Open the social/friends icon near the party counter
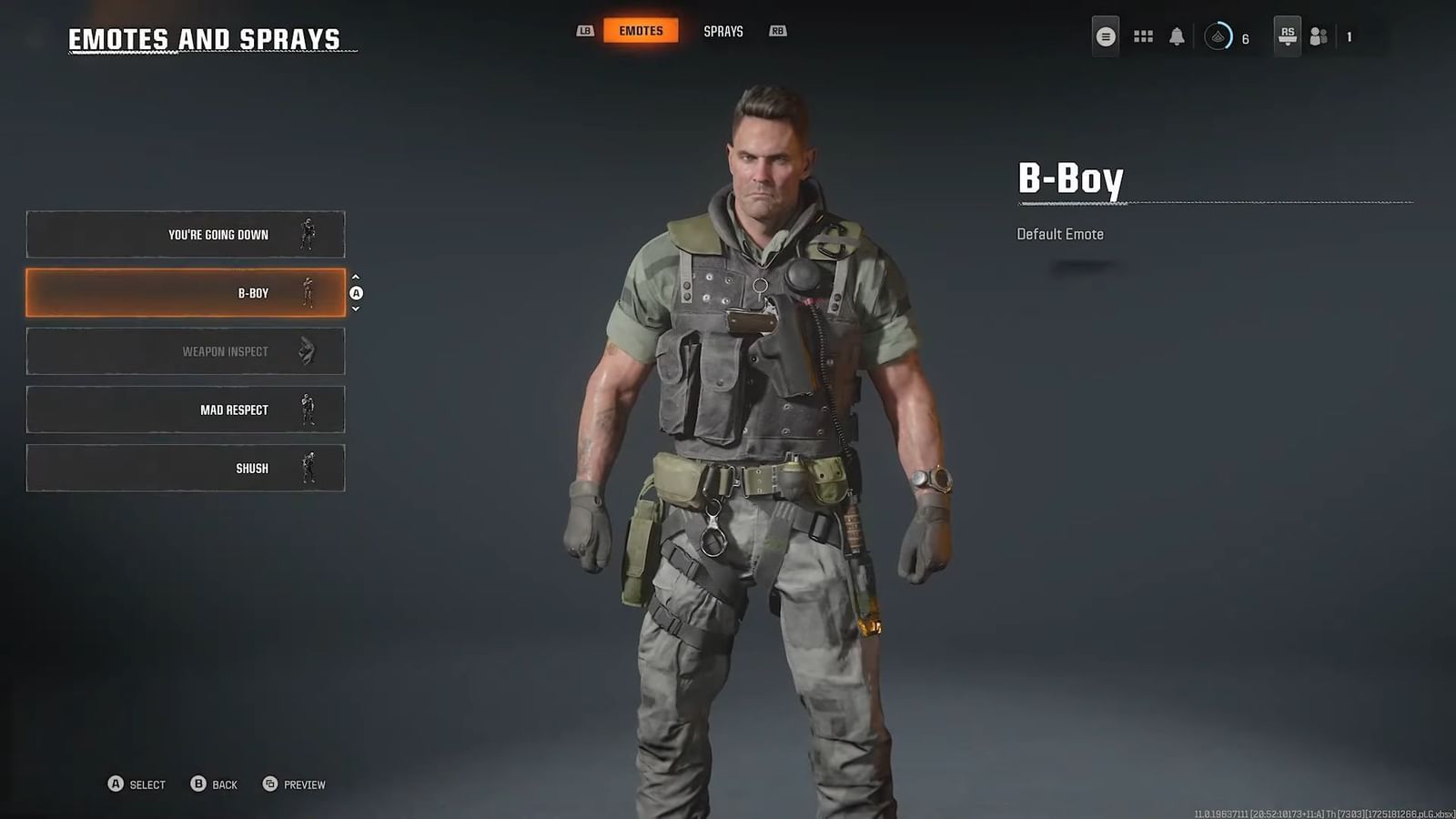The width and height of the screenshot is (1456, 819). pyautogui.click(x=1318, y=36)
